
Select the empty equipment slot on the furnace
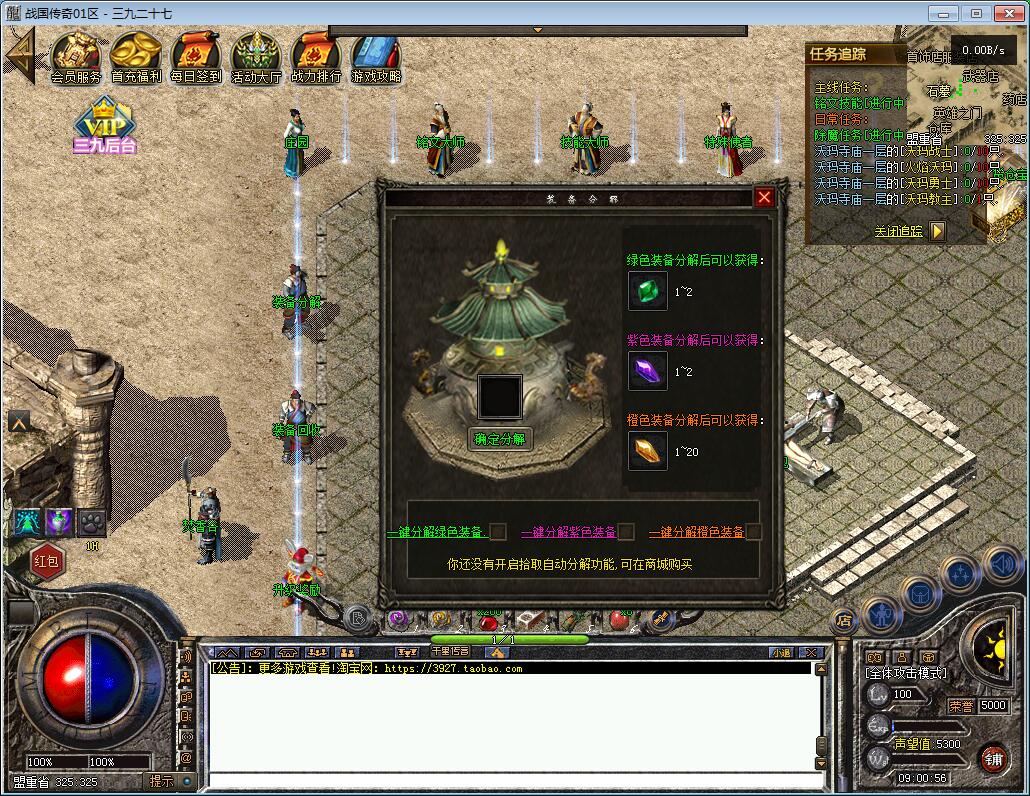tap(499, 396)
